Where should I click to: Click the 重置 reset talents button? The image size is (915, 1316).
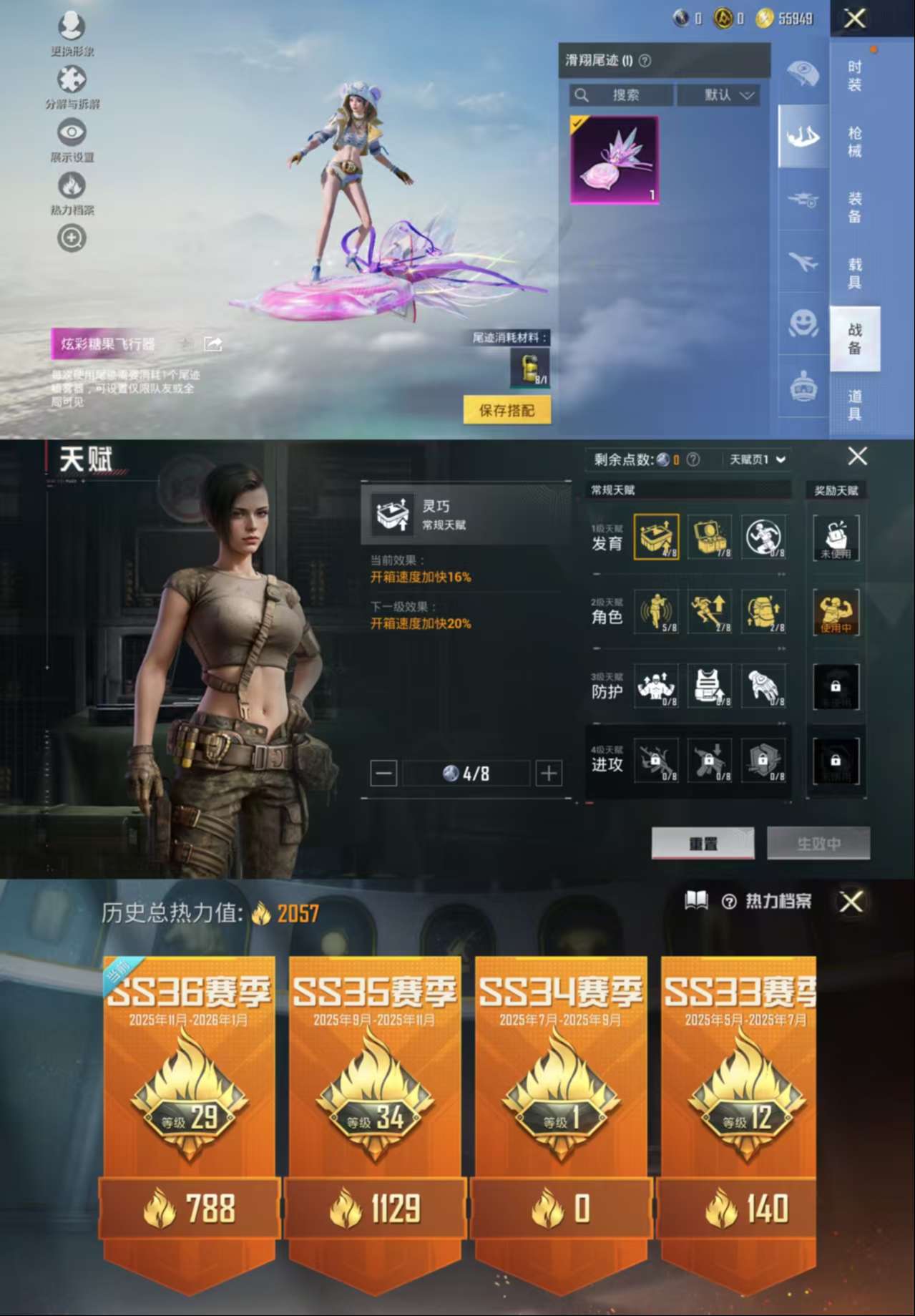pos(703,844)
